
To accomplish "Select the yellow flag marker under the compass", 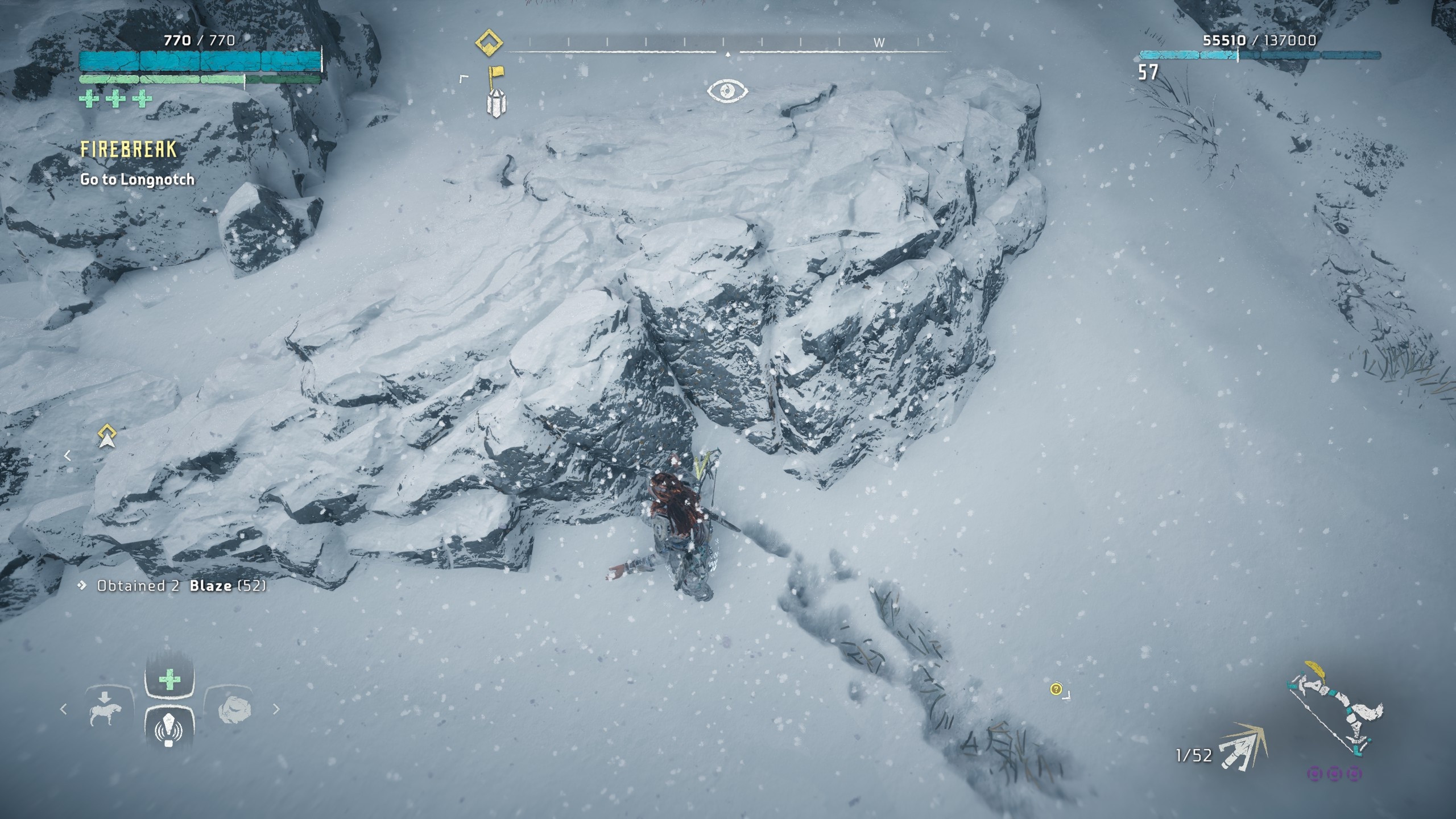I will pos(495,77).
